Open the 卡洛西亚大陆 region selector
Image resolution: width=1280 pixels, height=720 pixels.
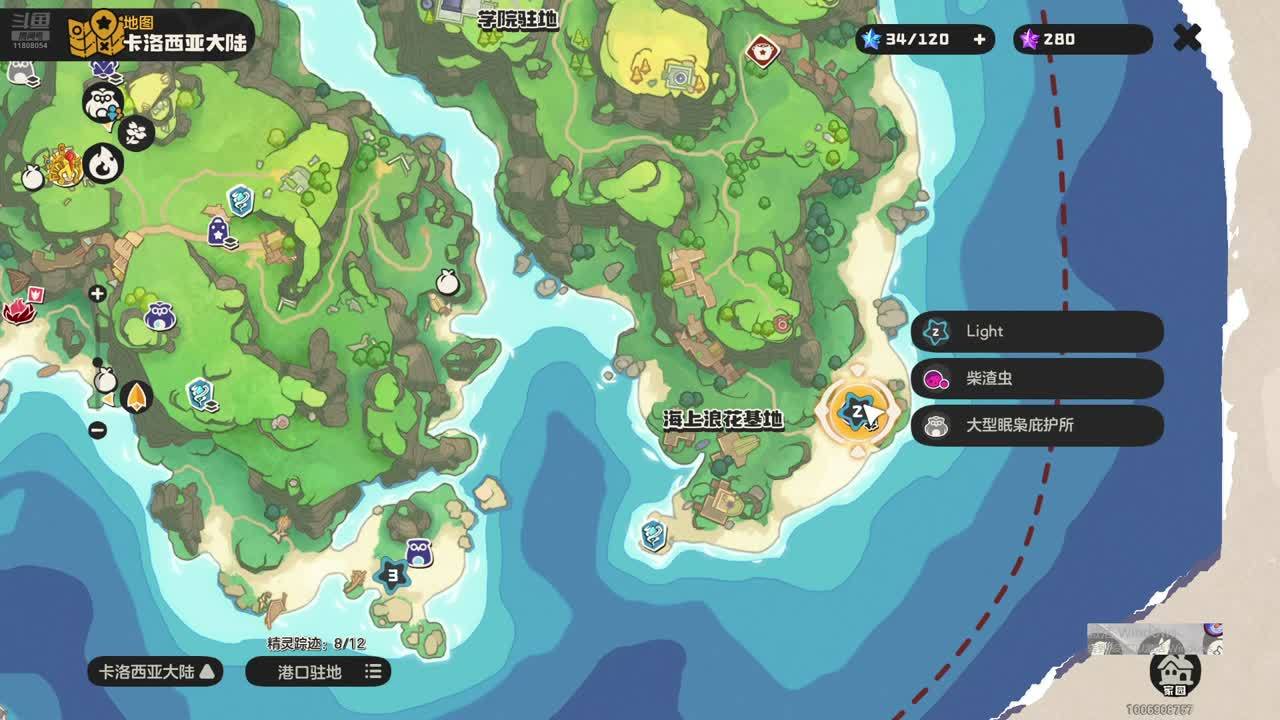pyautogui.click(x=156, y=672)
